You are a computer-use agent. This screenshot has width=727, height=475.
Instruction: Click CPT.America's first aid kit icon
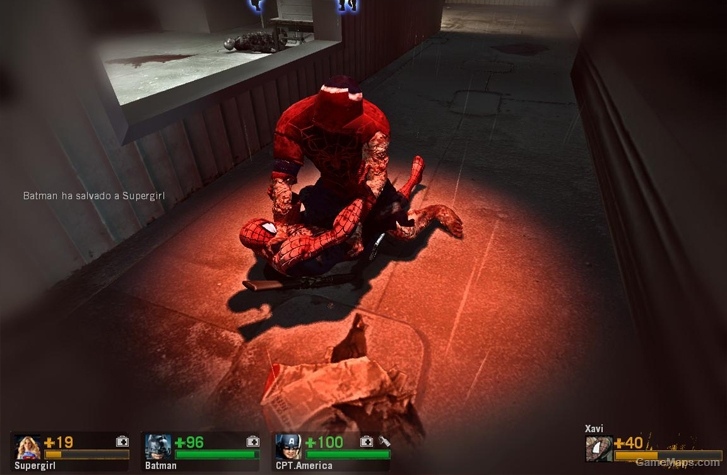click(367, 441)
